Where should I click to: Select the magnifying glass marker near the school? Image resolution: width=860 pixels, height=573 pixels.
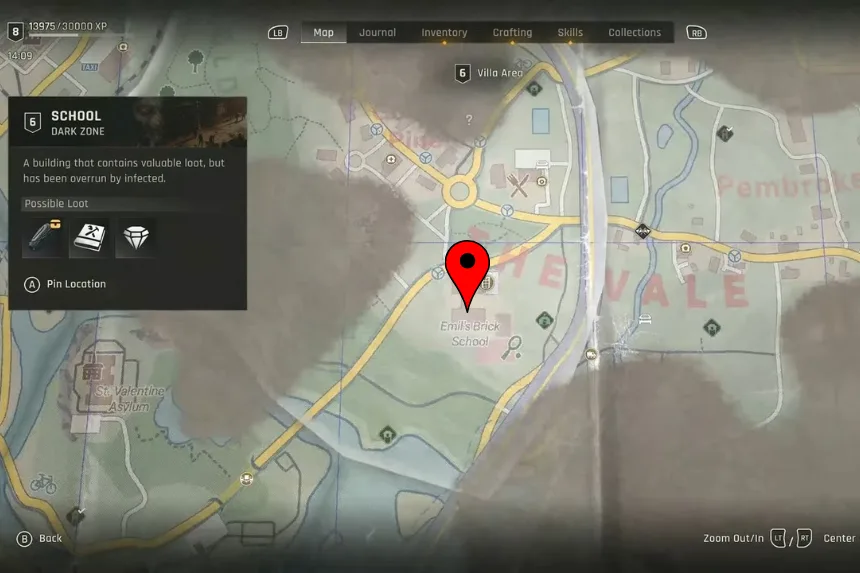click(x=515, y=346)
